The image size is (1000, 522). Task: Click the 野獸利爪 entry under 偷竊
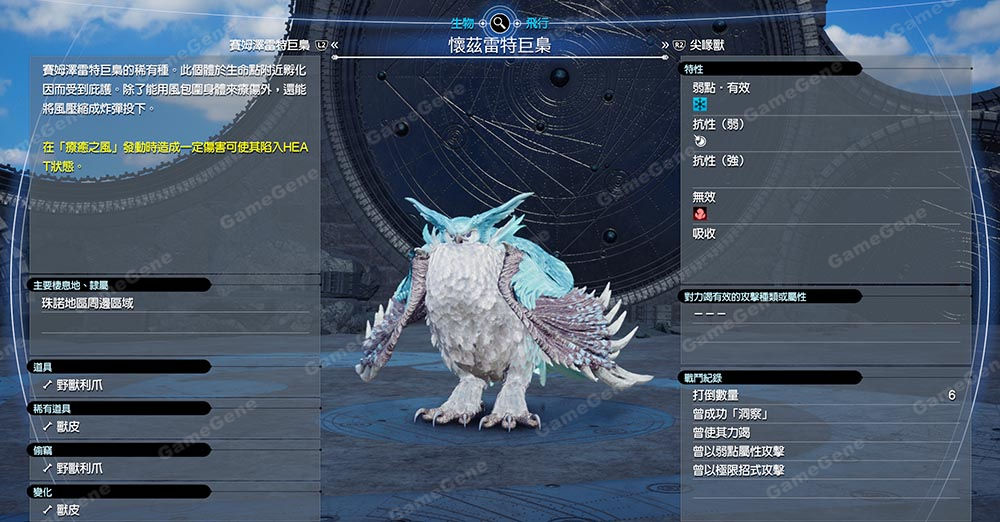click(79, 468)
